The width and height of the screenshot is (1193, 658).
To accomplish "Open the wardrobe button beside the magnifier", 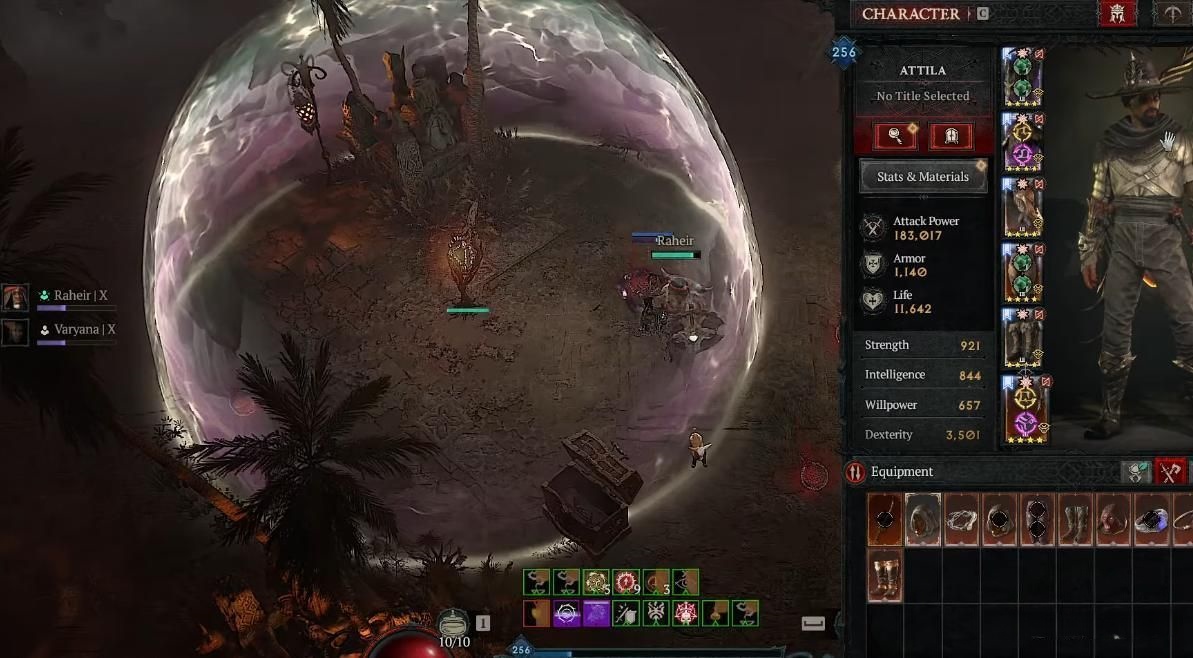I will (x=951, y=136).
